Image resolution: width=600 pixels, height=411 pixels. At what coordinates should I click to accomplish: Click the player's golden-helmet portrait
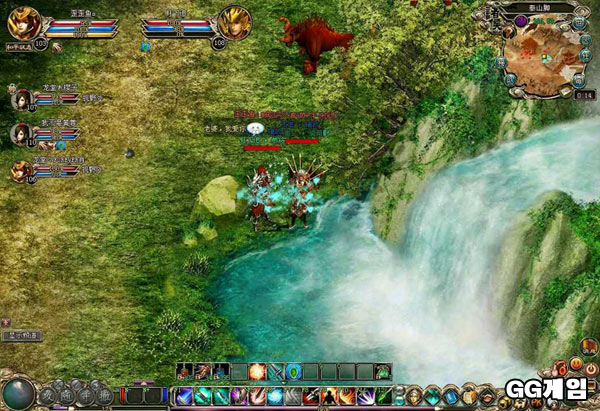point(22,20)
